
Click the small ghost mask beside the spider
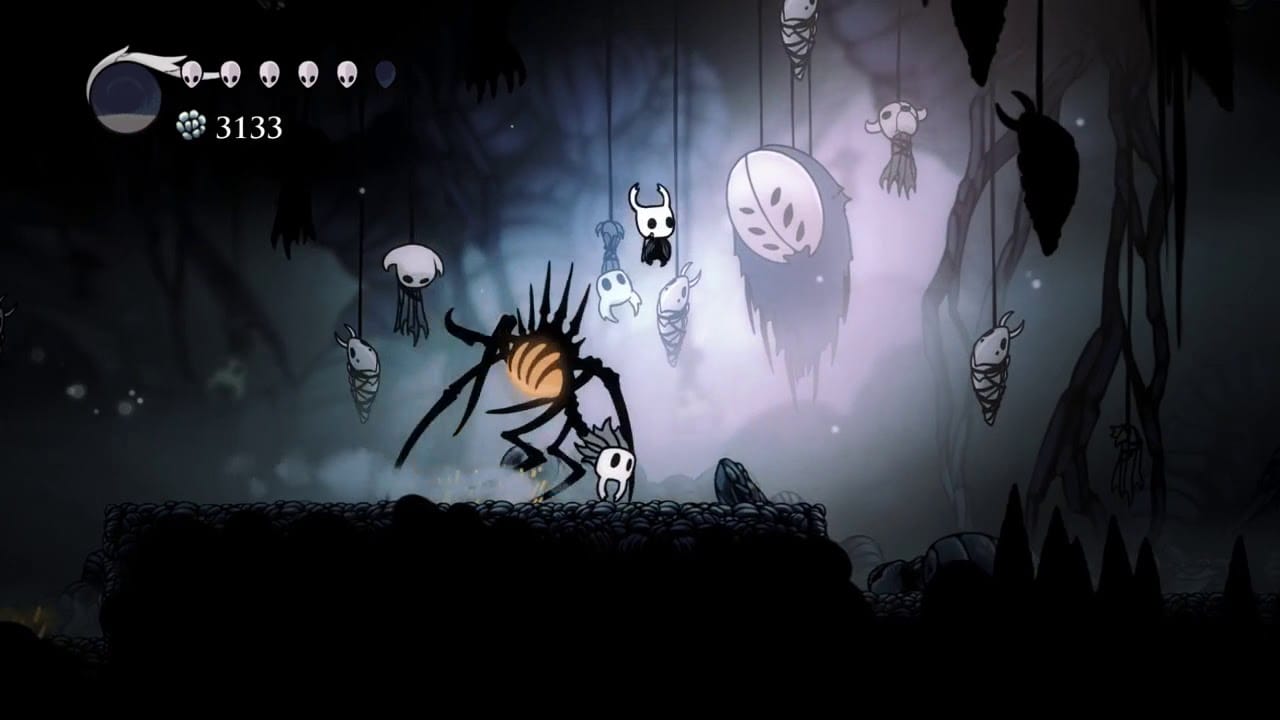pyautogui.click(x=615, y=470)
